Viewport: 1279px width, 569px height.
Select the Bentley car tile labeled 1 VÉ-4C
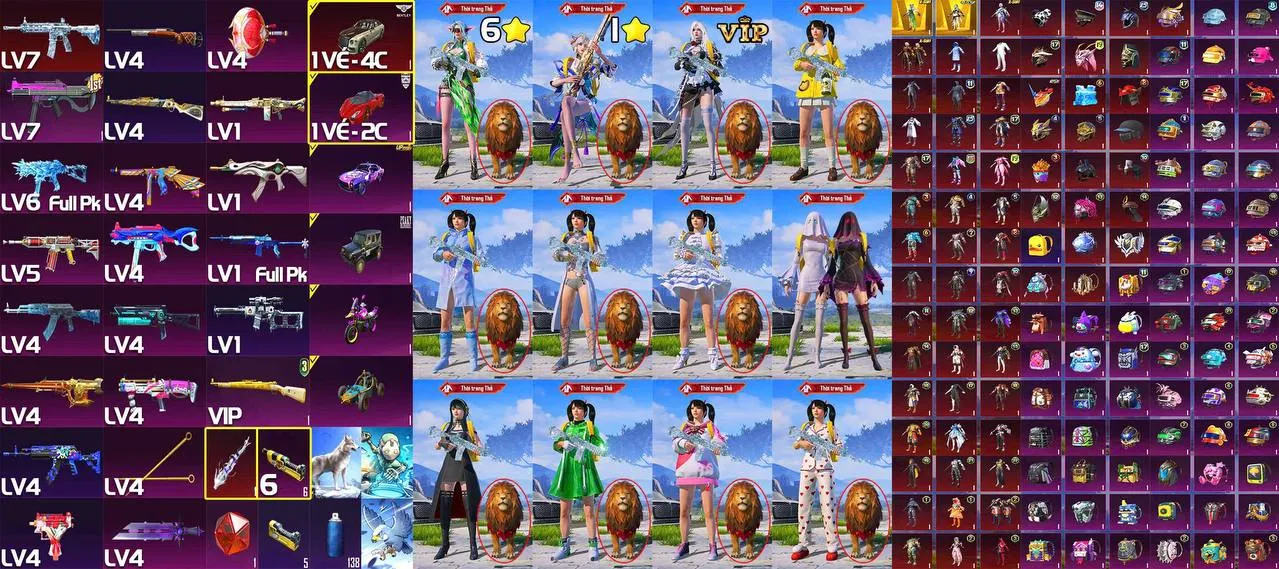361,36
